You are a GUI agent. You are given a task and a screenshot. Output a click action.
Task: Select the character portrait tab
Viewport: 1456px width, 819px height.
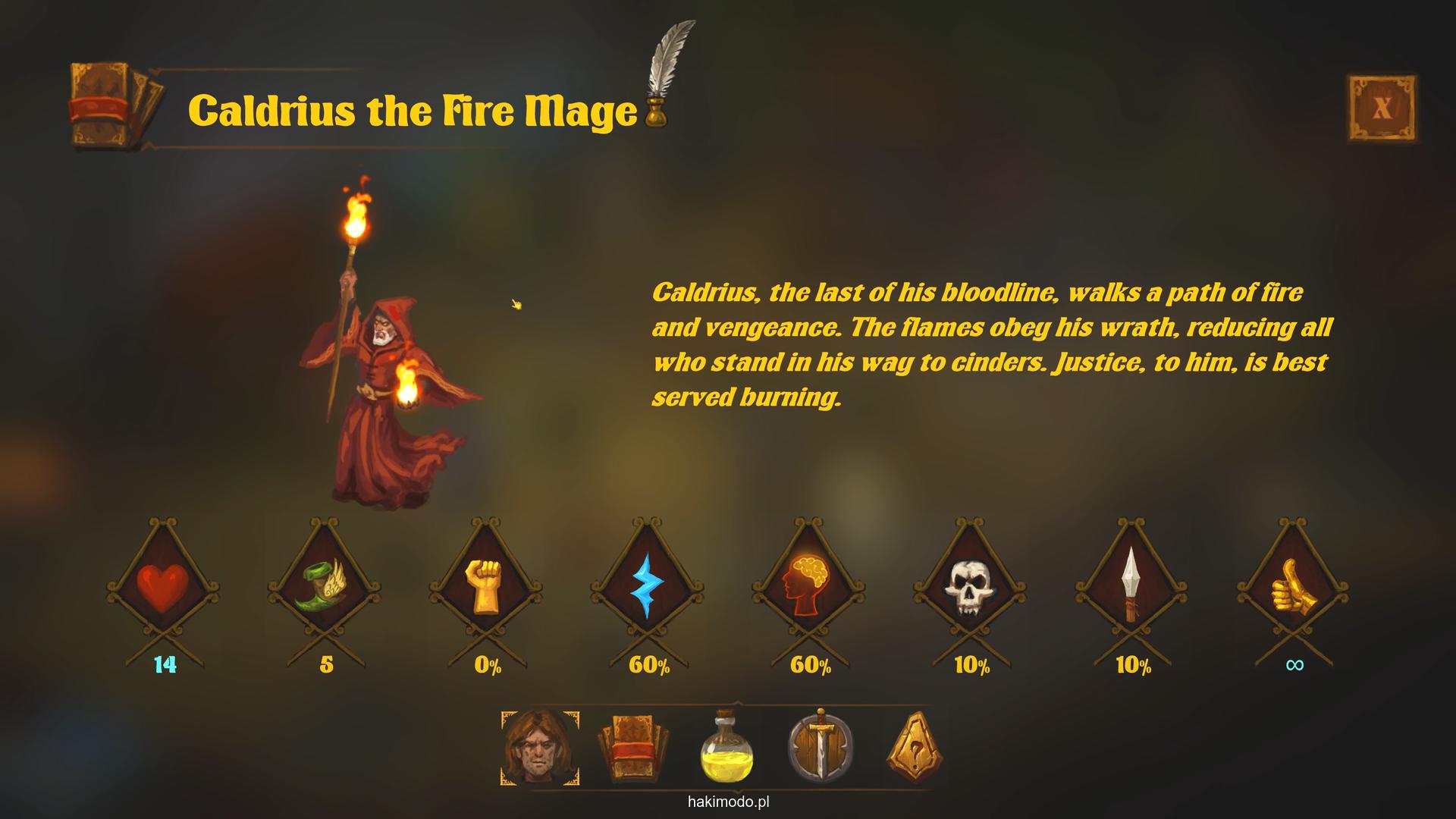pos(540,747)
